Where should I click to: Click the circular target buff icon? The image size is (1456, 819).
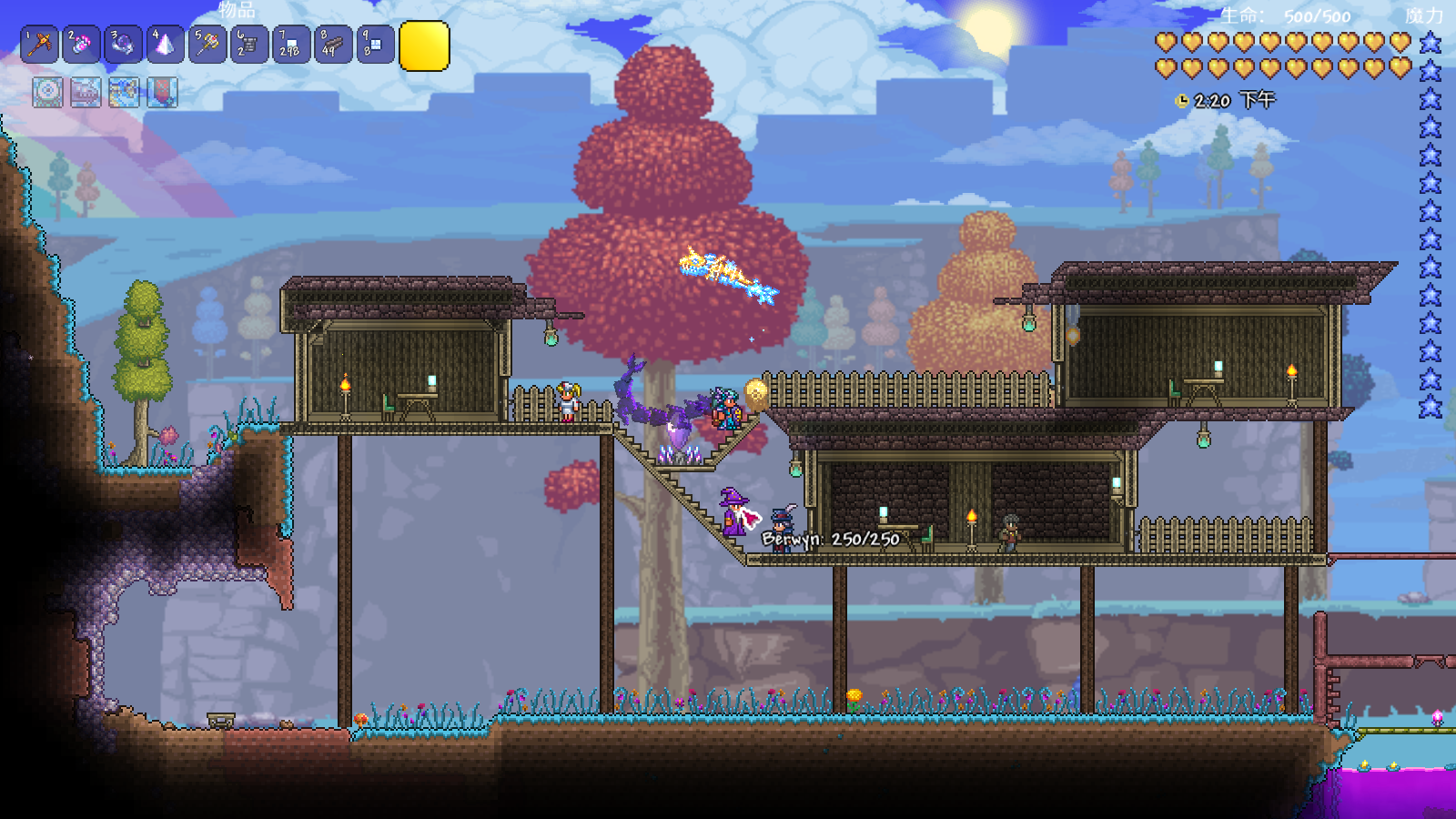(48, 92)
